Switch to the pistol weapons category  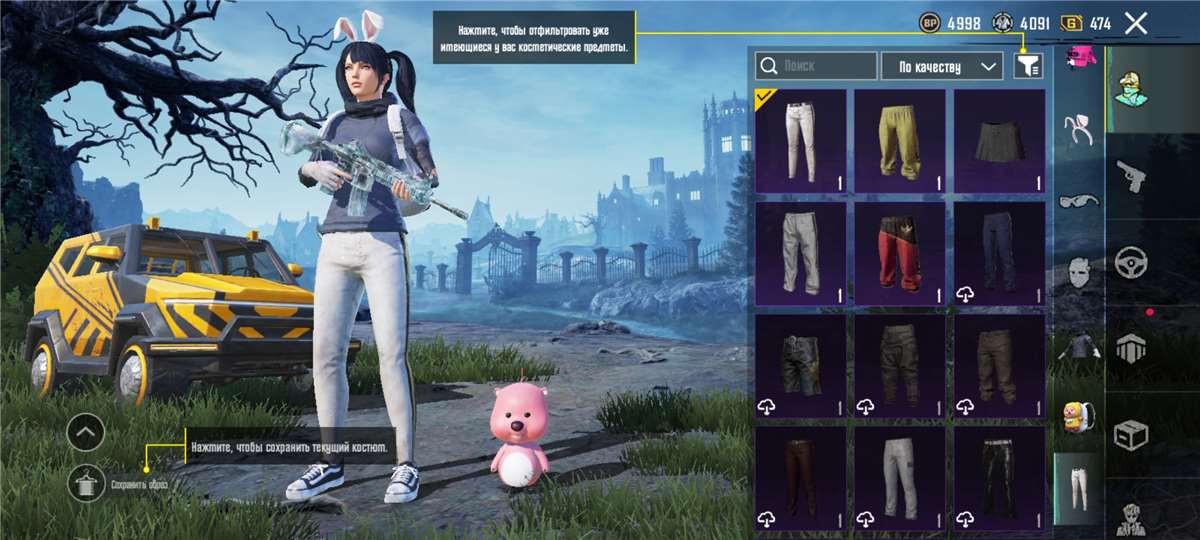point(1130,177)
